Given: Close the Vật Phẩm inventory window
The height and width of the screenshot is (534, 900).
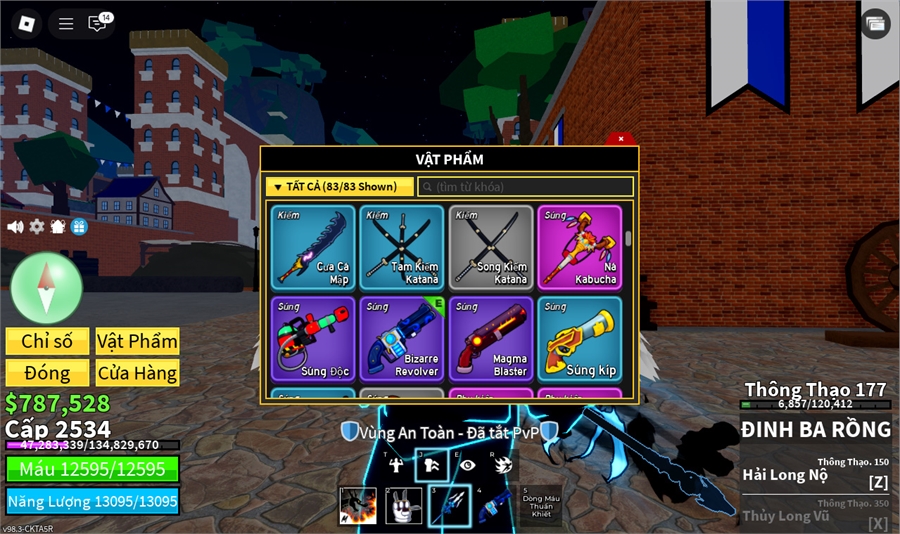Looking at the screenshot, I should click(621, 139).
